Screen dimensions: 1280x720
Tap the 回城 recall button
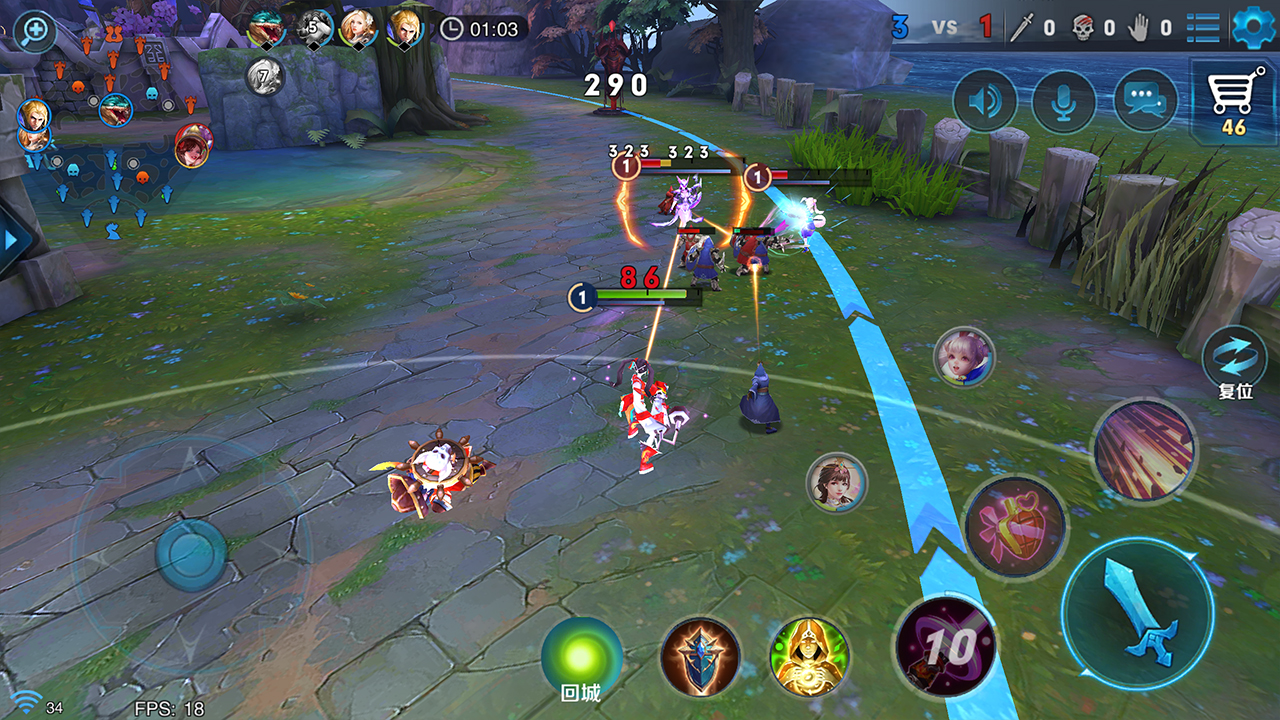582,659
